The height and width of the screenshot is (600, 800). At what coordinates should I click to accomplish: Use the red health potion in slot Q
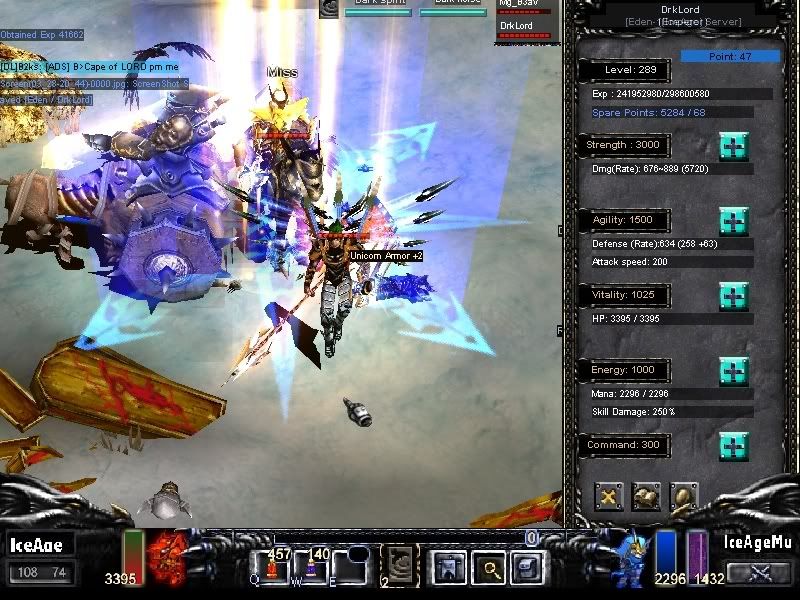pos(270,570)
